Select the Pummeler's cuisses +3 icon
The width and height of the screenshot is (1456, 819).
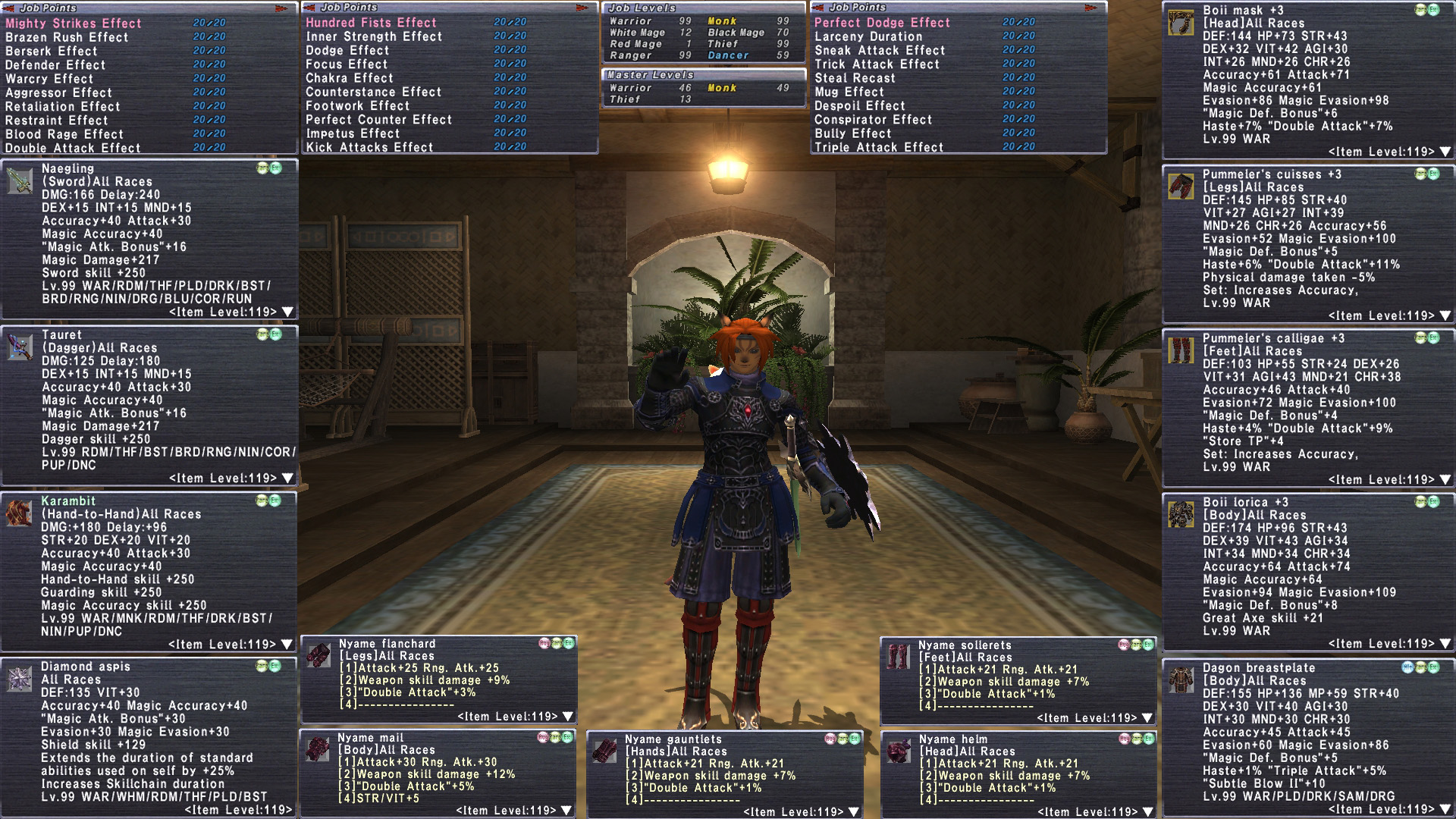pyautogui.click(x=1181, y=187)
